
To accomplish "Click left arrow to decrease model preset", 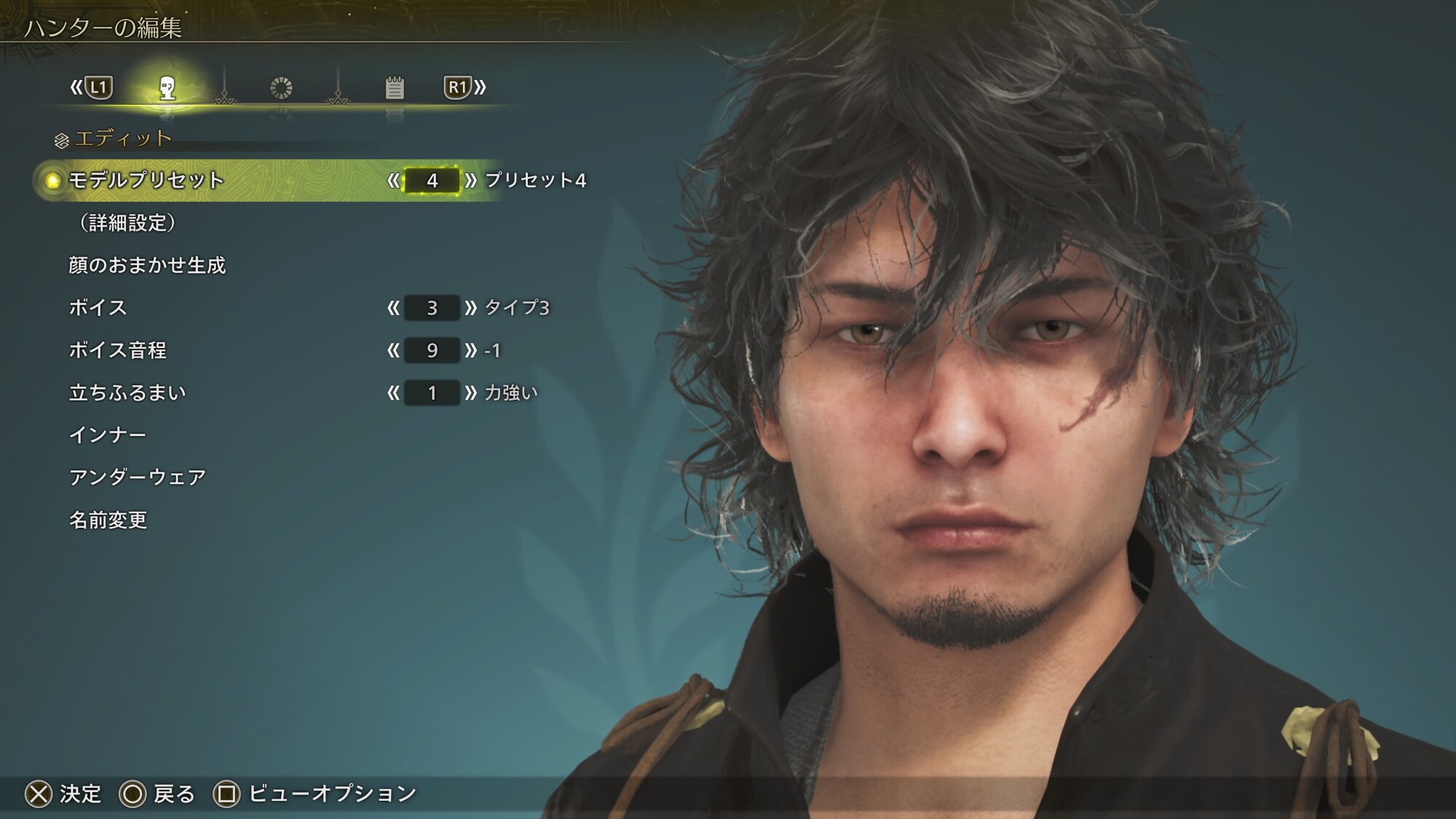I will coord(393,181).
